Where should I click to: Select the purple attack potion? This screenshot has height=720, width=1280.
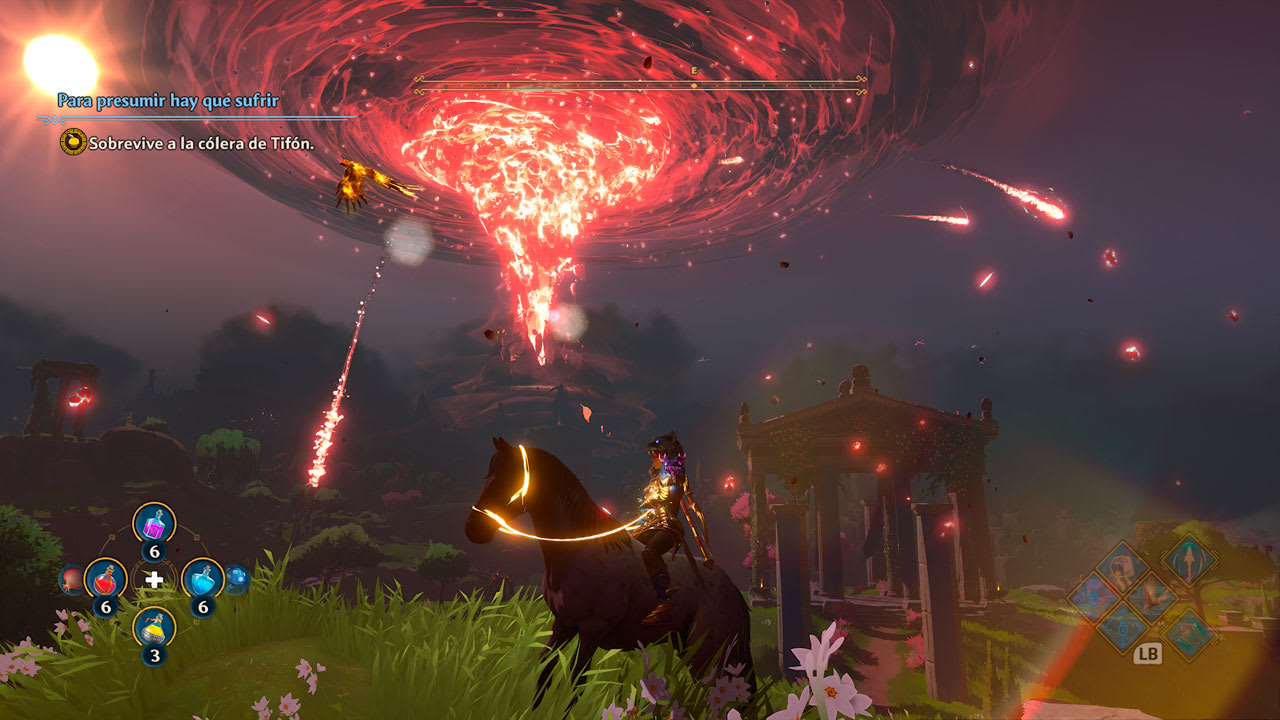click(154, 523)
